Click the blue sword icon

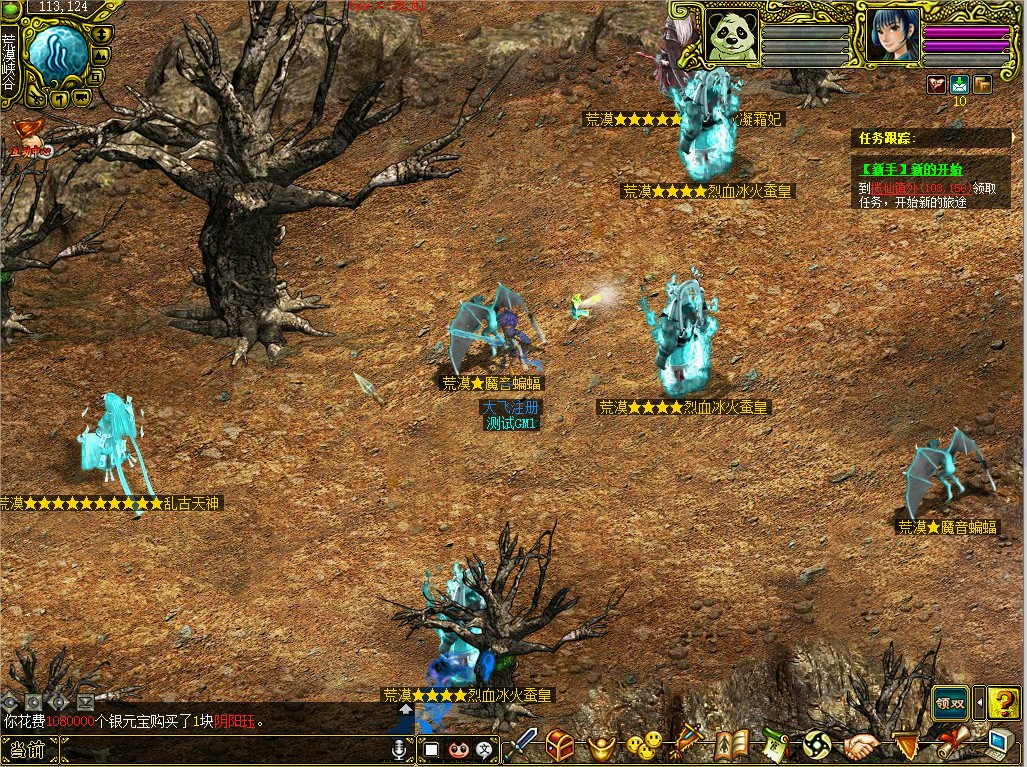pos(521,745)
